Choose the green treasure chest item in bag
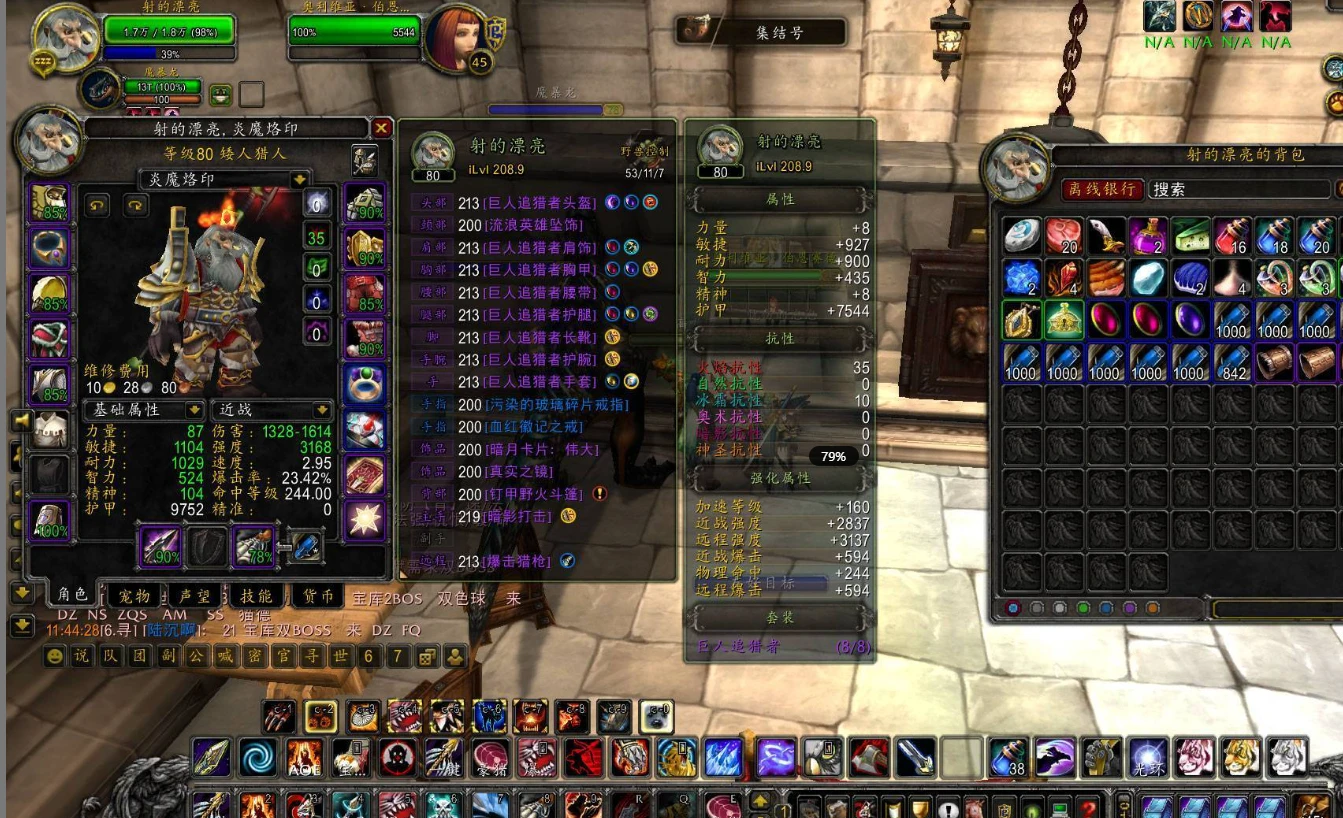1343x818 pixels. [1064, 320]
